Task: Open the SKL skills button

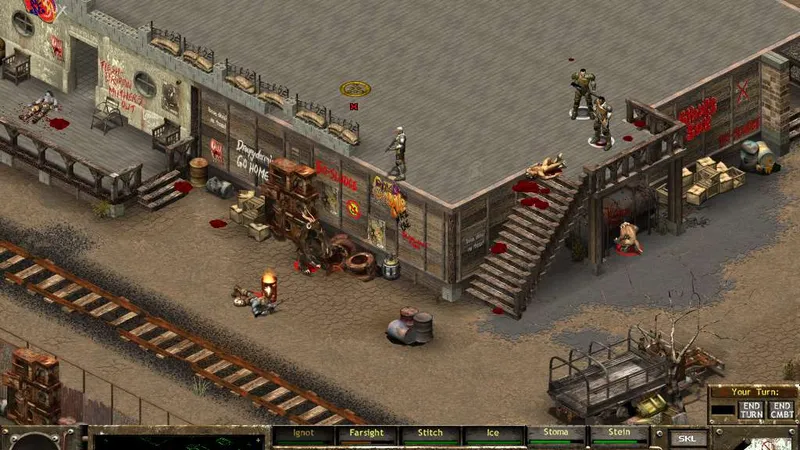Action: 687,437
